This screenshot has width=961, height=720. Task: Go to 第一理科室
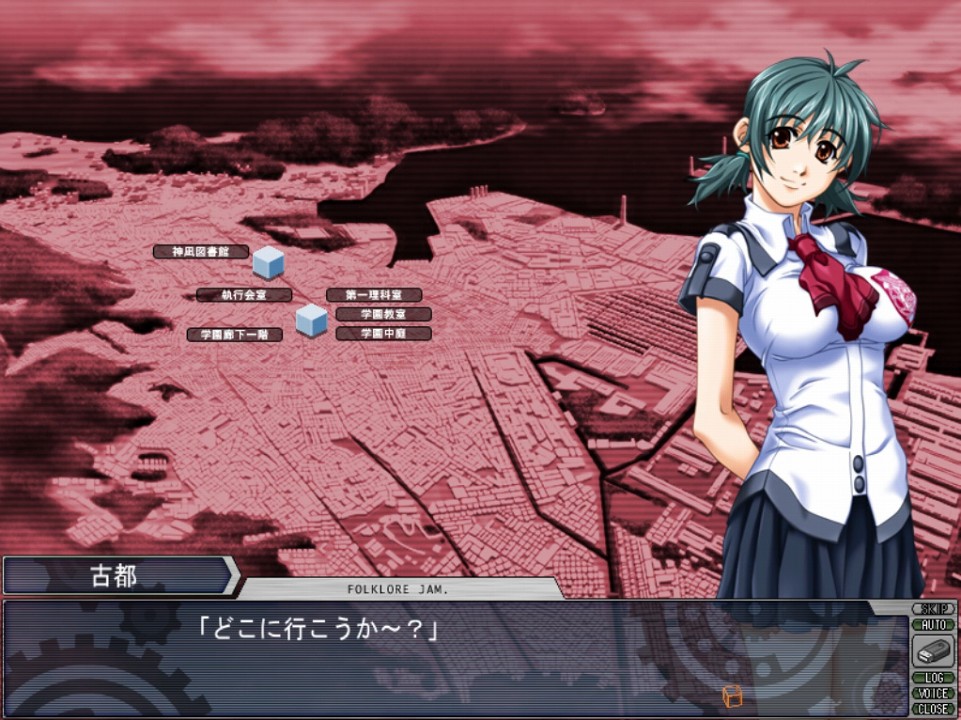pyautogui.click(x=373, y=295)
